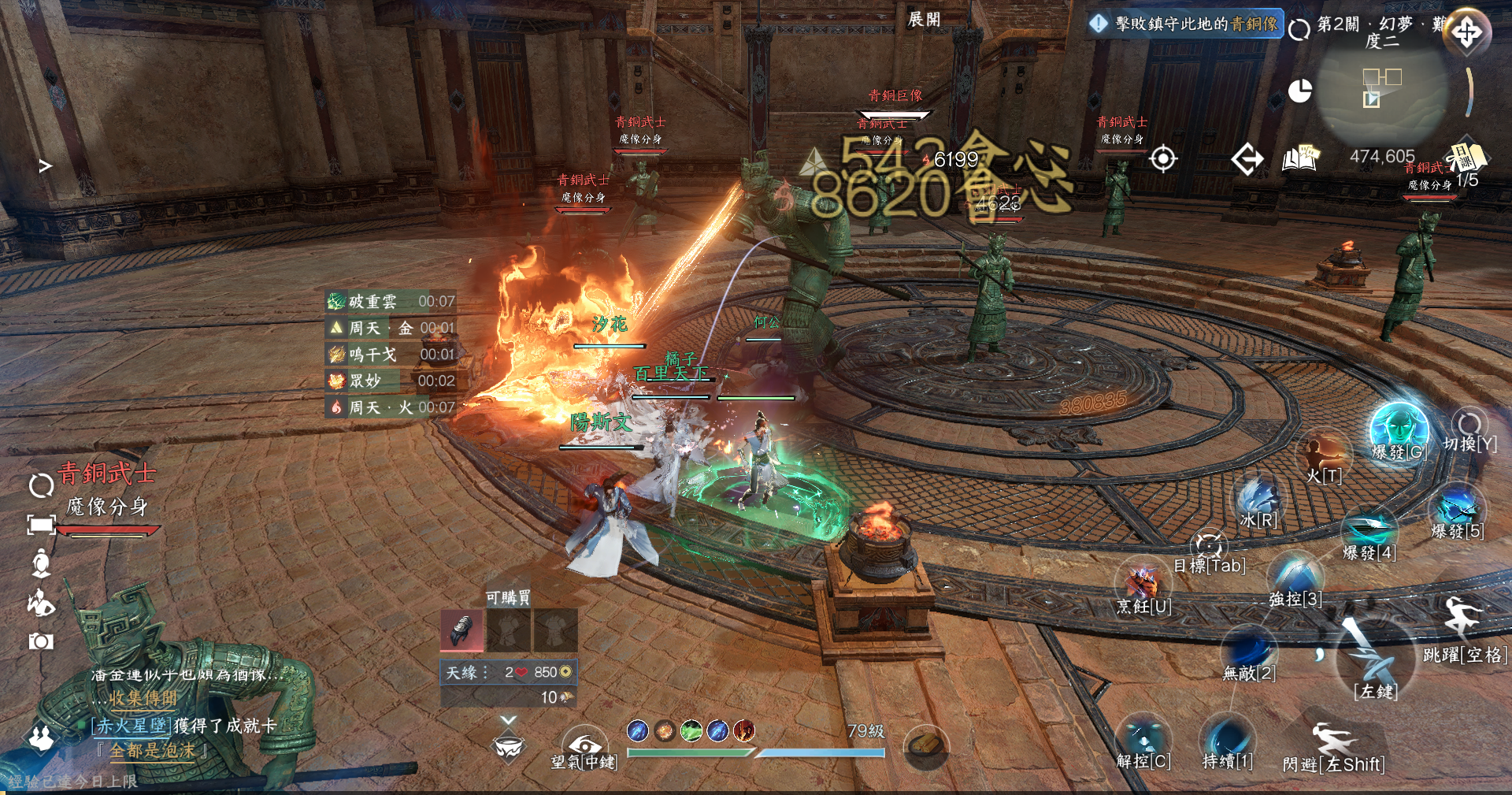The height and width of the screenshot is (795, 1512).
Task: Select the purchasable gauntlet item slot
Action: click(462, 630)
